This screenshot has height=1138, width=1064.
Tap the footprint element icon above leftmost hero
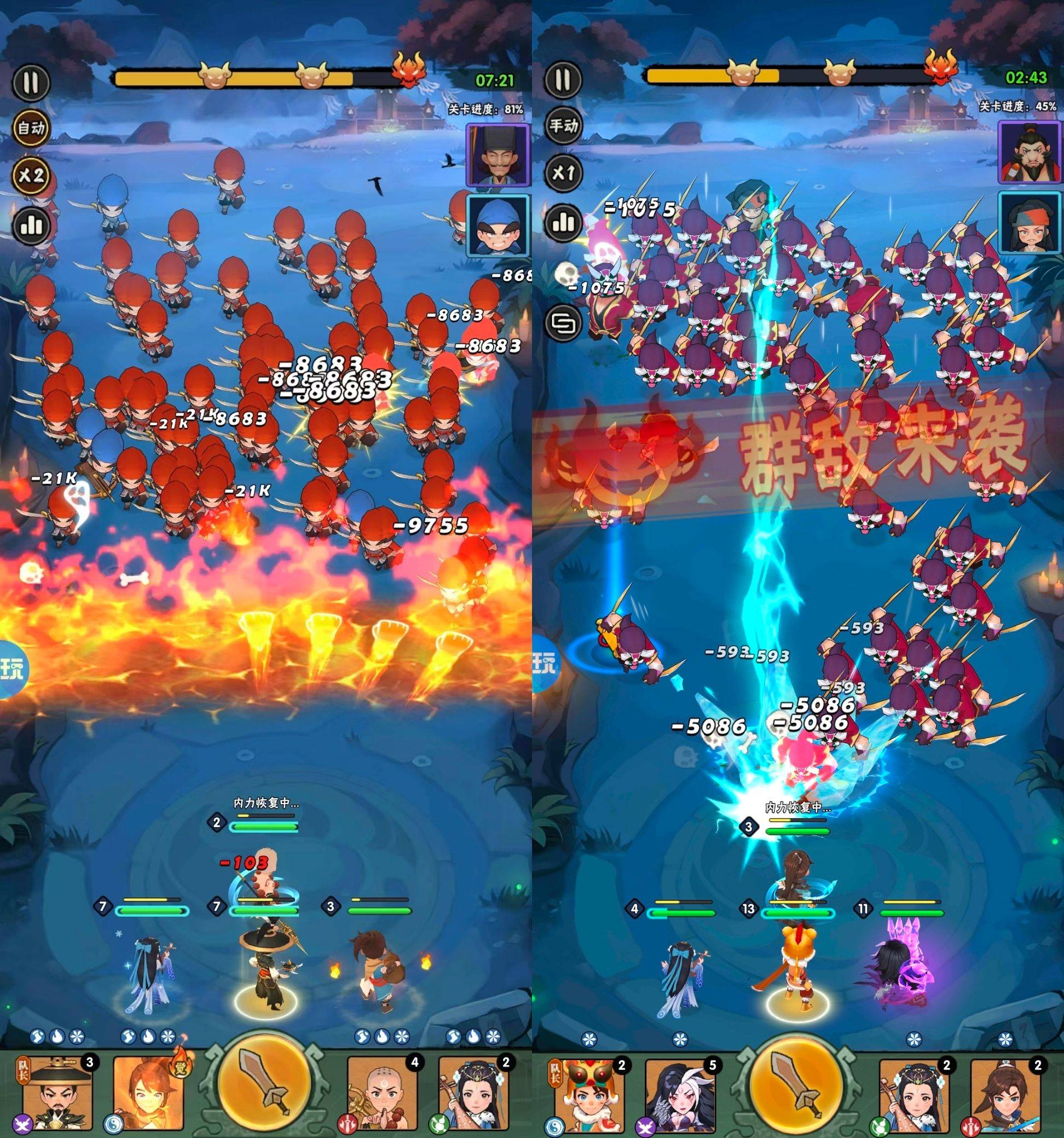(37, 1037)
